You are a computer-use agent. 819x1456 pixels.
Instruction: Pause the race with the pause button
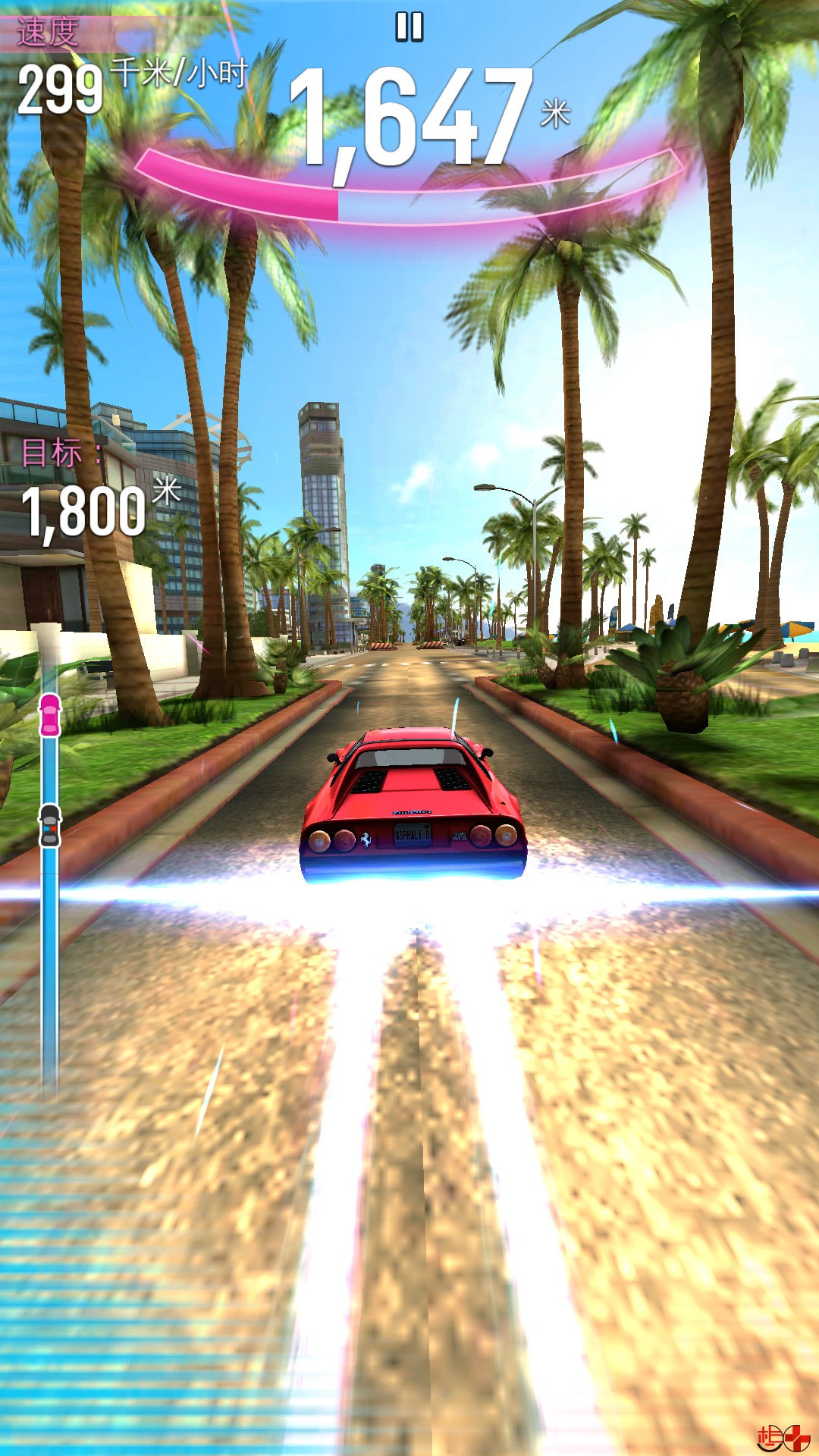click(409, 27)
